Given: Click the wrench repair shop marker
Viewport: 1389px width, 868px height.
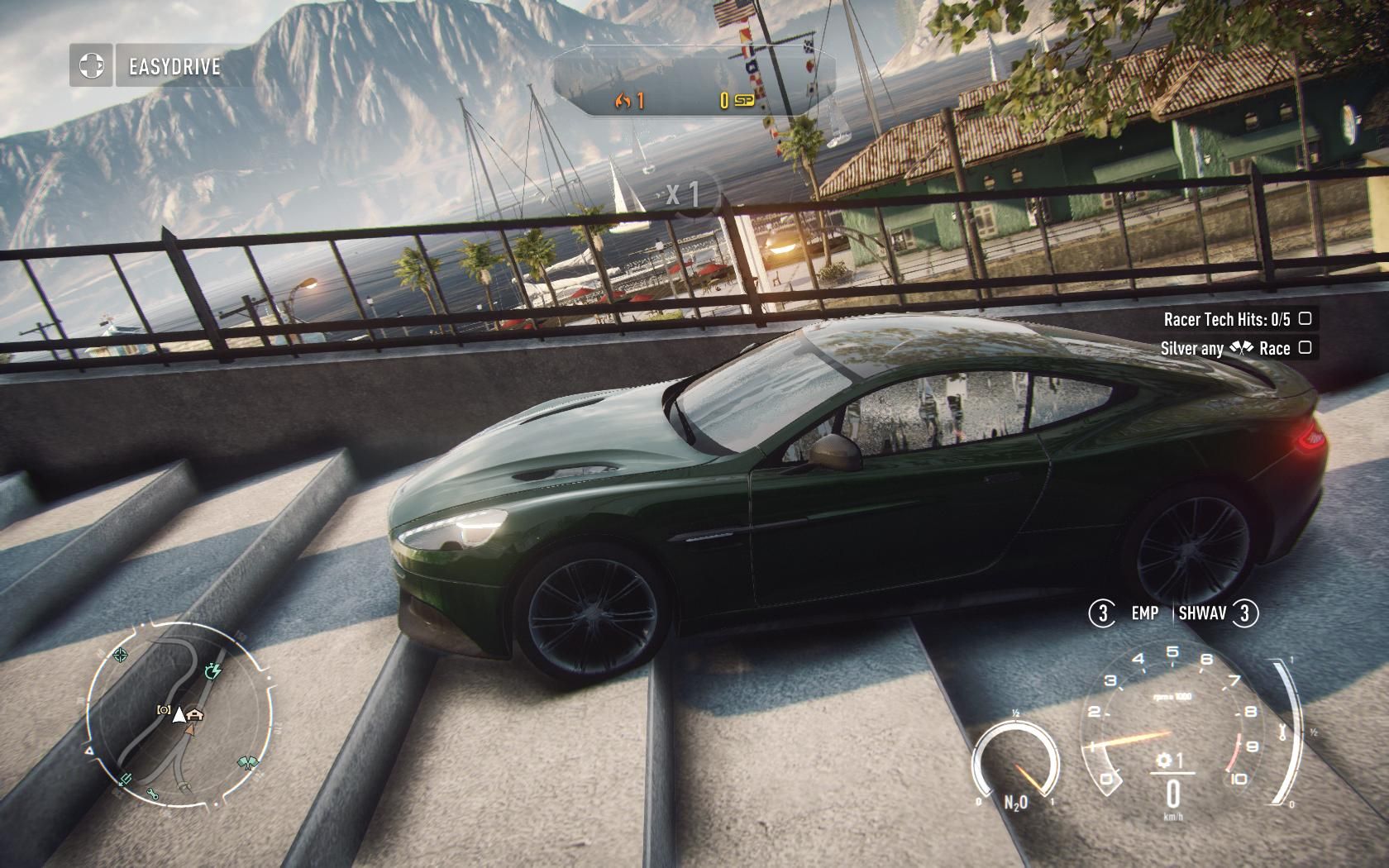Looking at the screenshot, I should (153, 794).
